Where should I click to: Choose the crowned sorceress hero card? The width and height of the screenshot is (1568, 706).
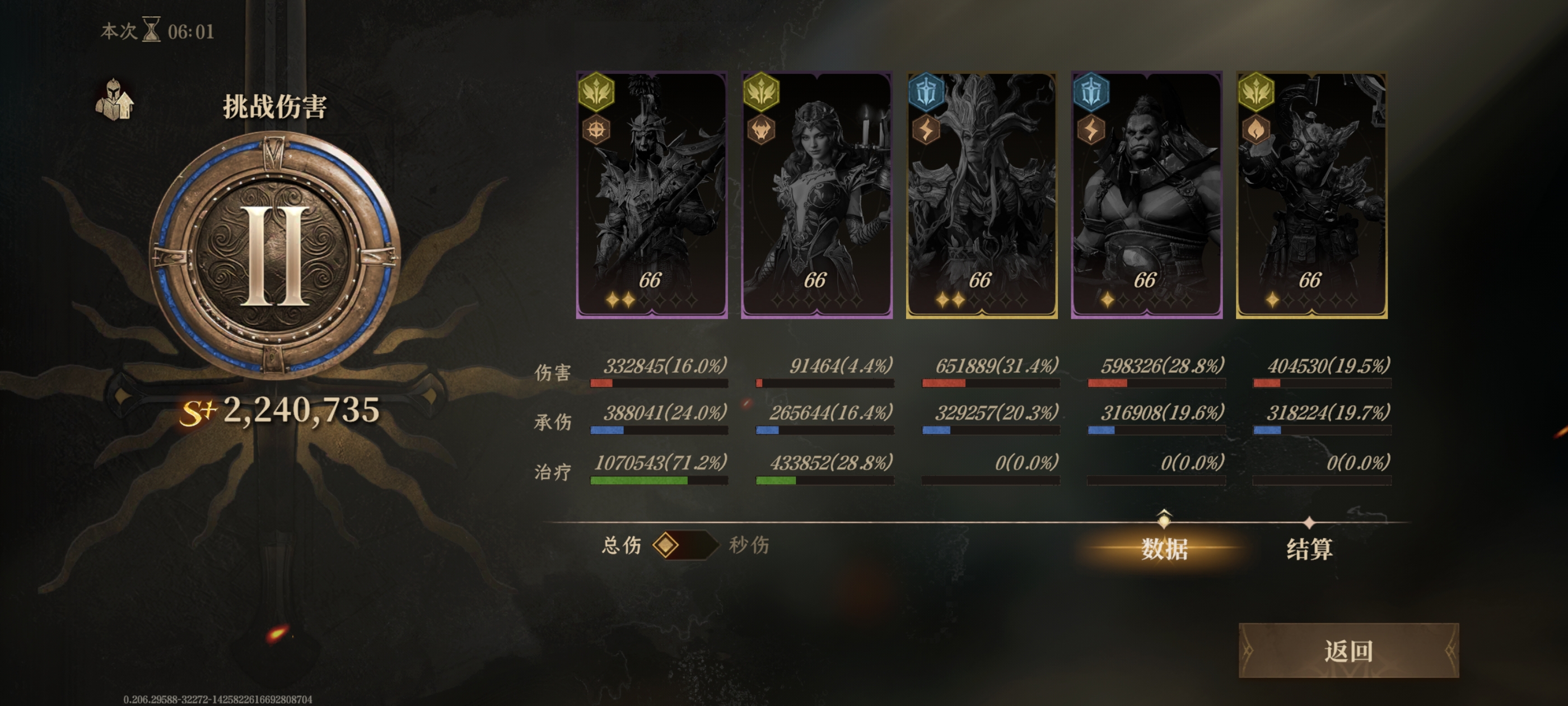point(817,195)
